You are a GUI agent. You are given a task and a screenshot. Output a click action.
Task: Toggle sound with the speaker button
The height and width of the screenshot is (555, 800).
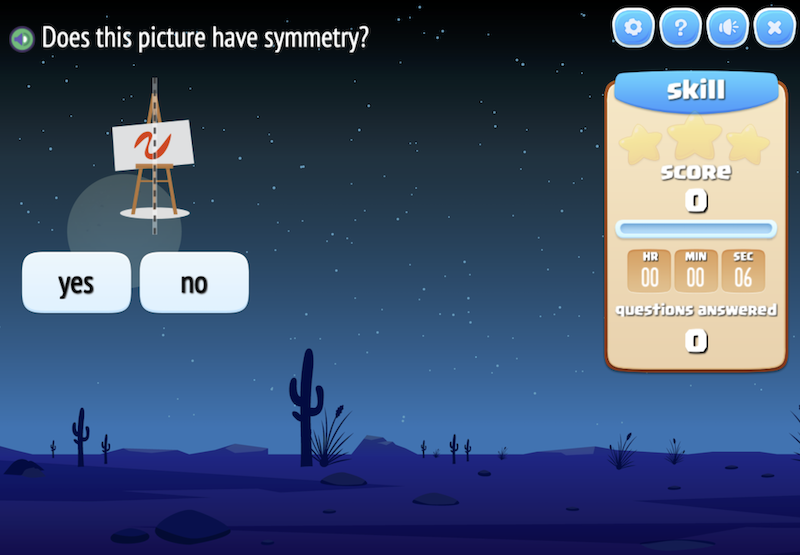pyautogui.click(x=727, y=28)
